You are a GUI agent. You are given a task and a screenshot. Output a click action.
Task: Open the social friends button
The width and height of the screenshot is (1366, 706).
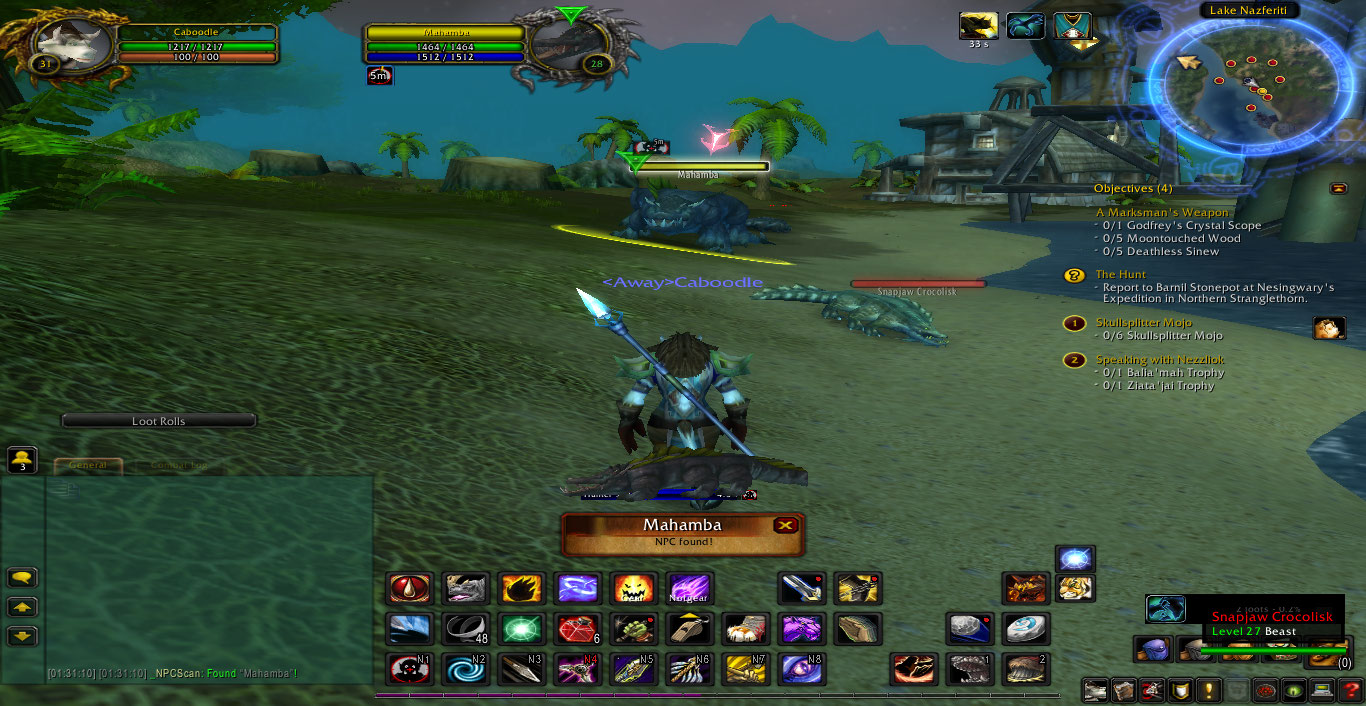[22, 460]
